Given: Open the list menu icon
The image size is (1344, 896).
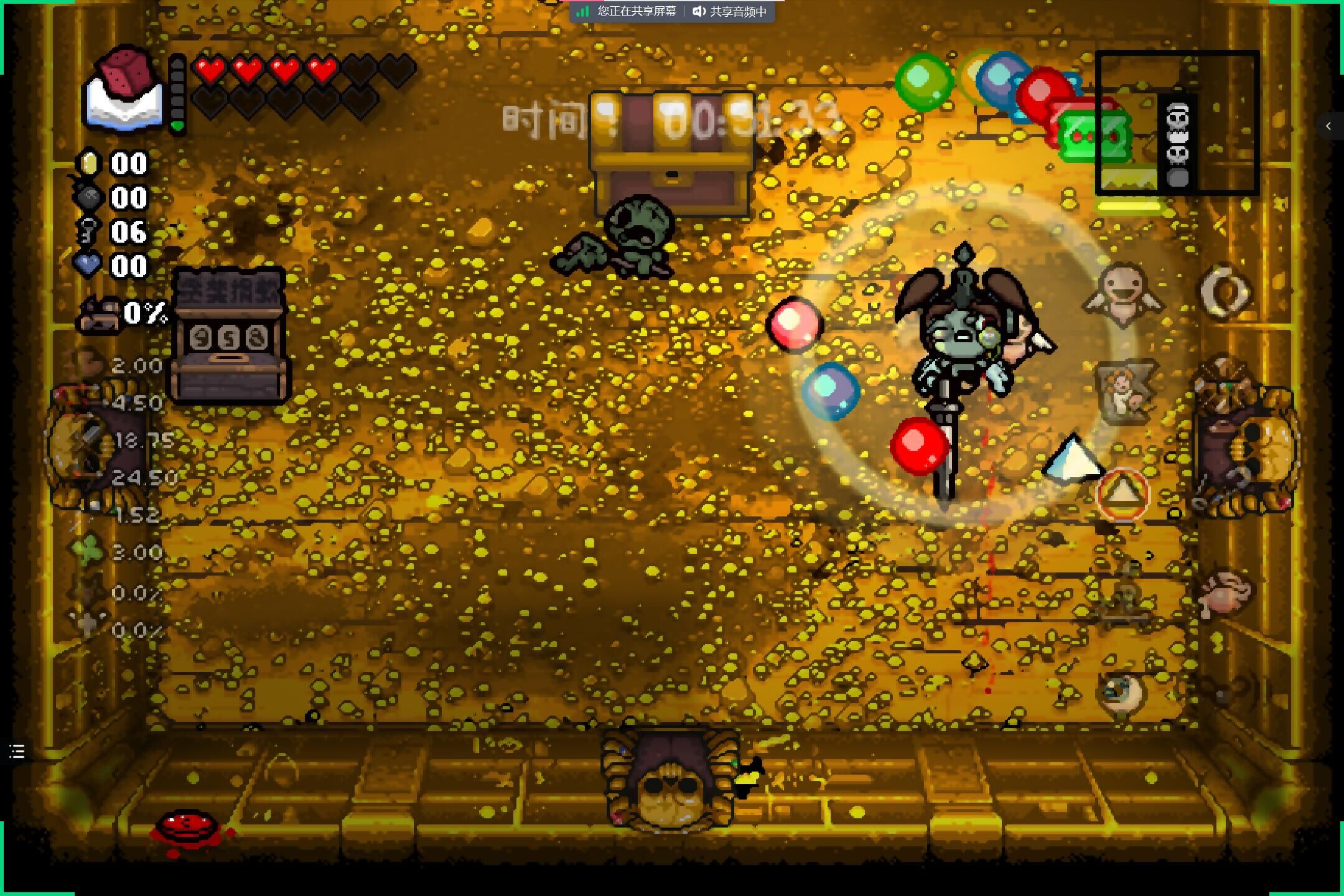Looking at the screenshot, I should (x=17, y=752).
